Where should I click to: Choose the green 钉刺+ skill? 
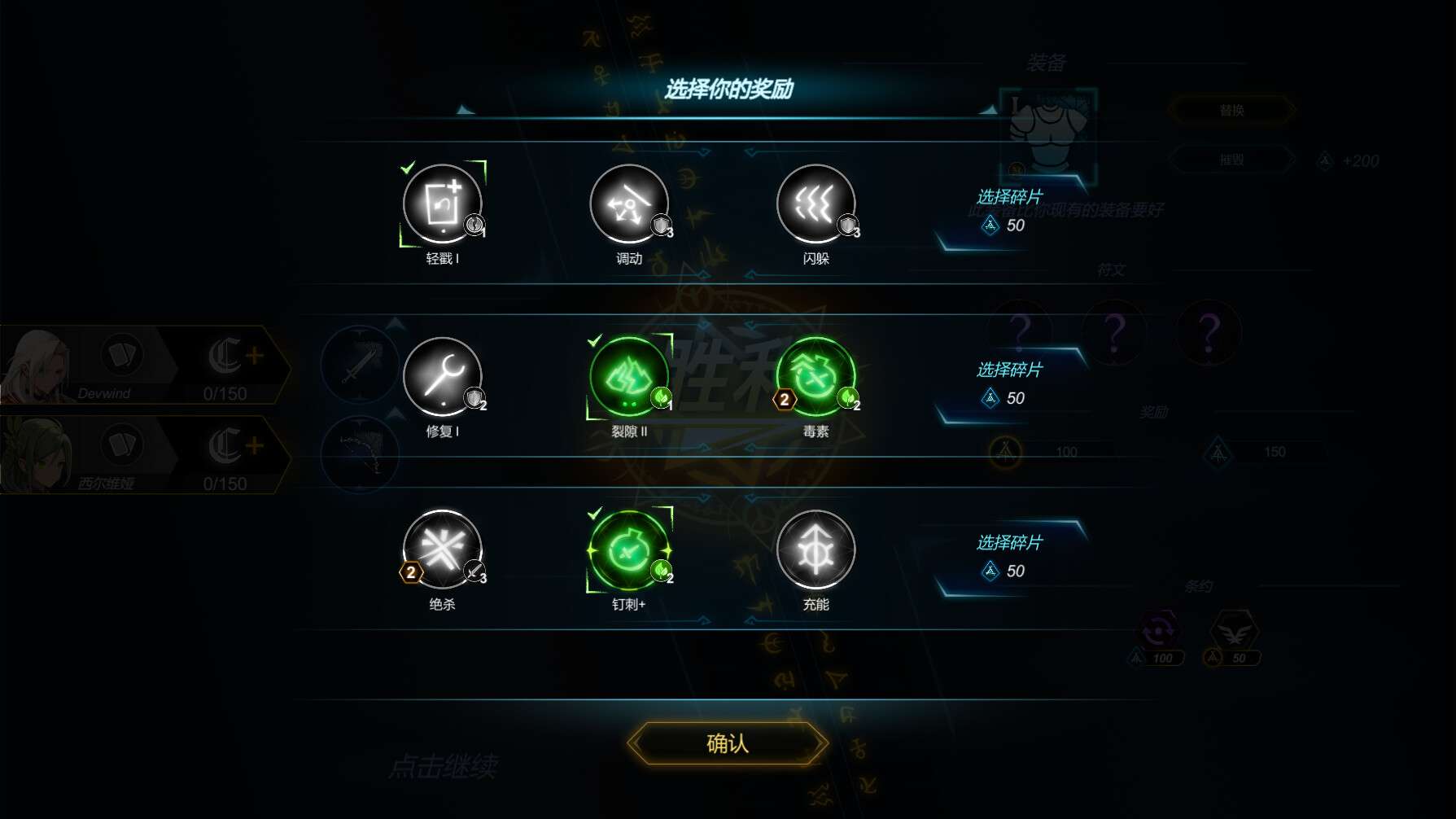coord(628,550)
